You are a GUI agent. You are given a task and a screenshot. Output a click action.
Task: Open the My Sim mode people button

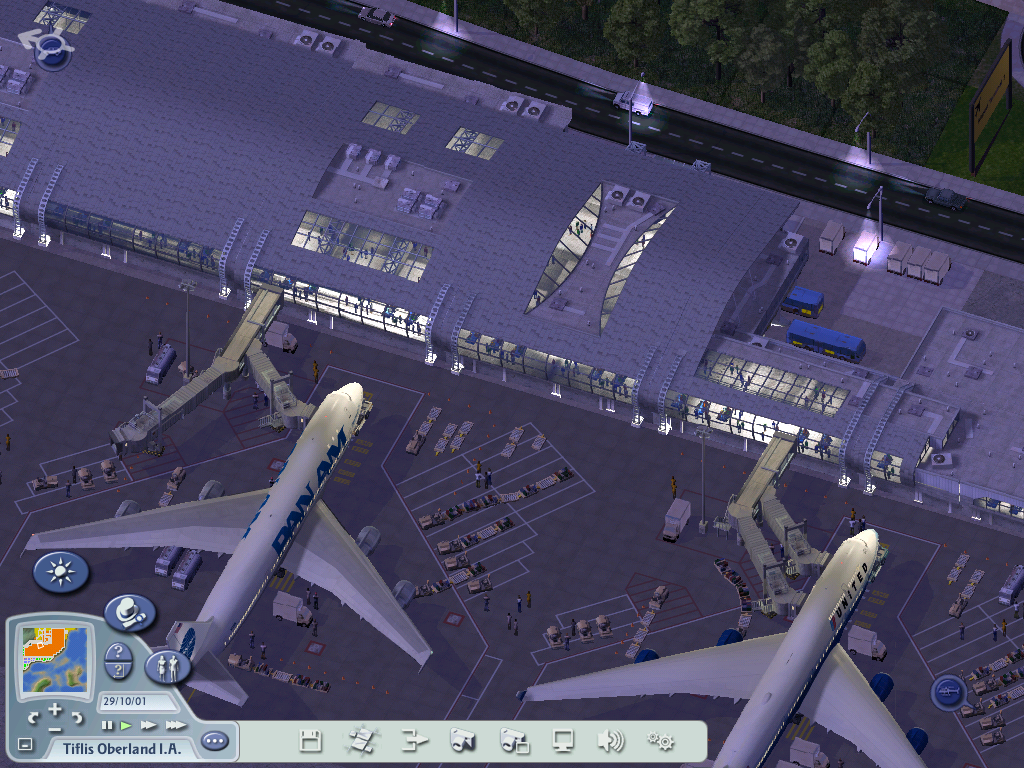tap(167, 667)
